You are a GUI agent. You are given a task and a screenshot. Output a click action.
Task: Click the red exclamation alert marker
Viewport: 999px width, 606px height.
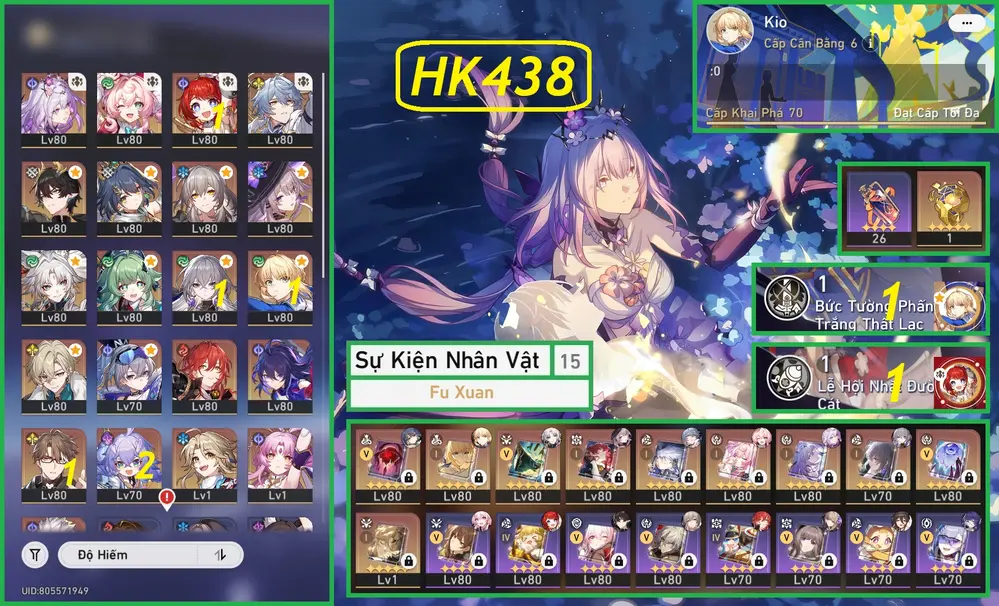(x=166, y=496)
